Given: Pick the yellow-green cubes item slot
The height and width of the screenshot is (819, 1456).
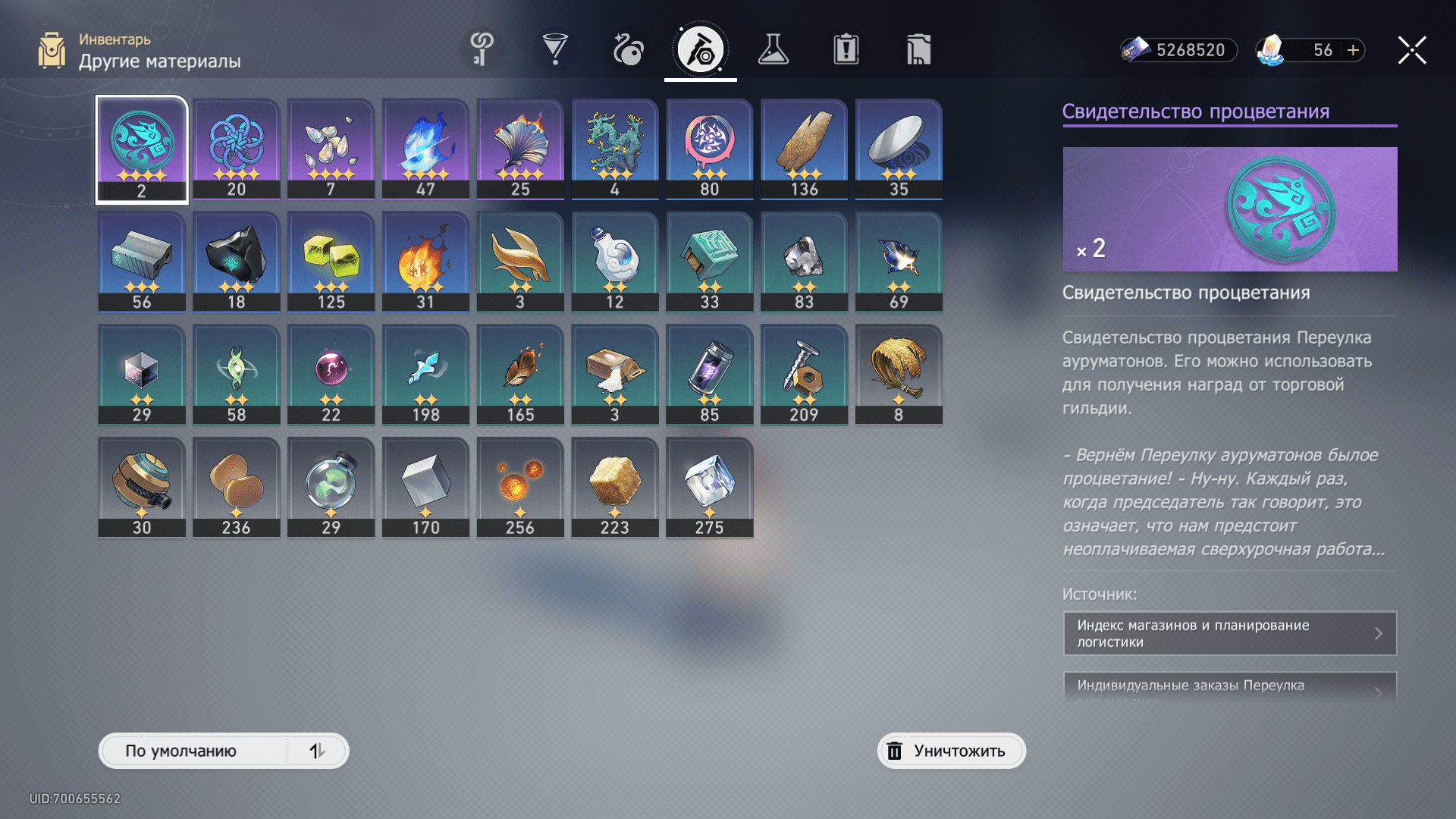Looking at the screenshot, I should pos(331,262).
